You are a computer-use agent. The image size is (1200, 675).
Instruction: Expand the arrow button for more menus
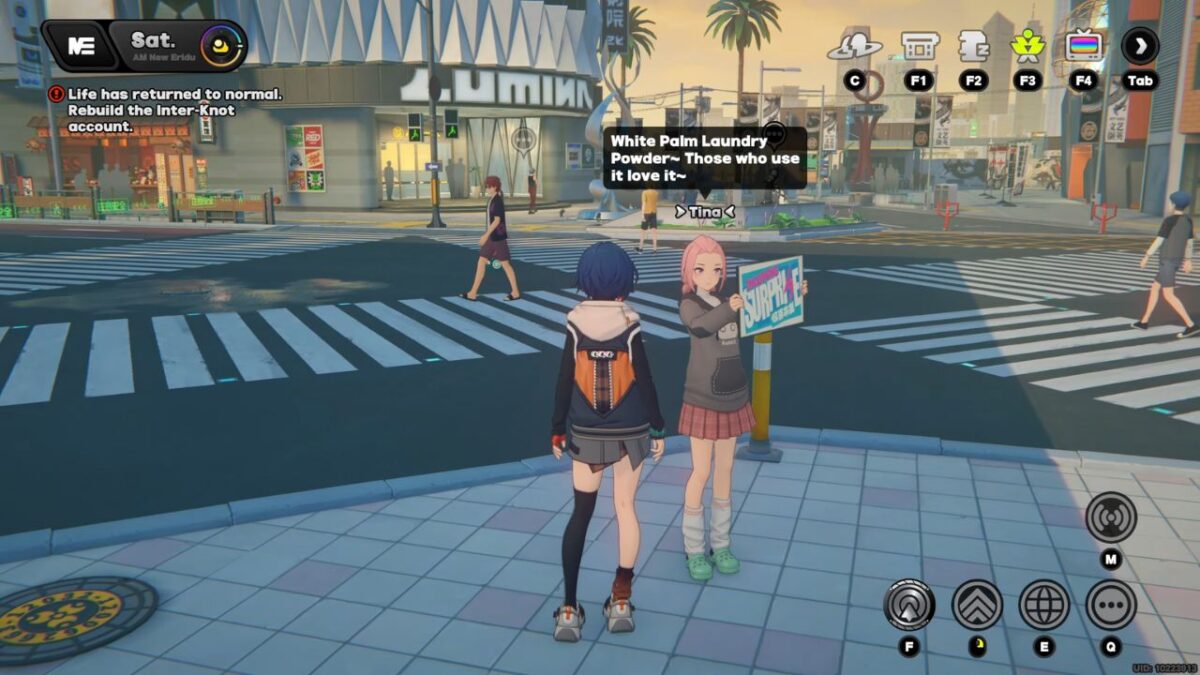[x=1140, y=45]
